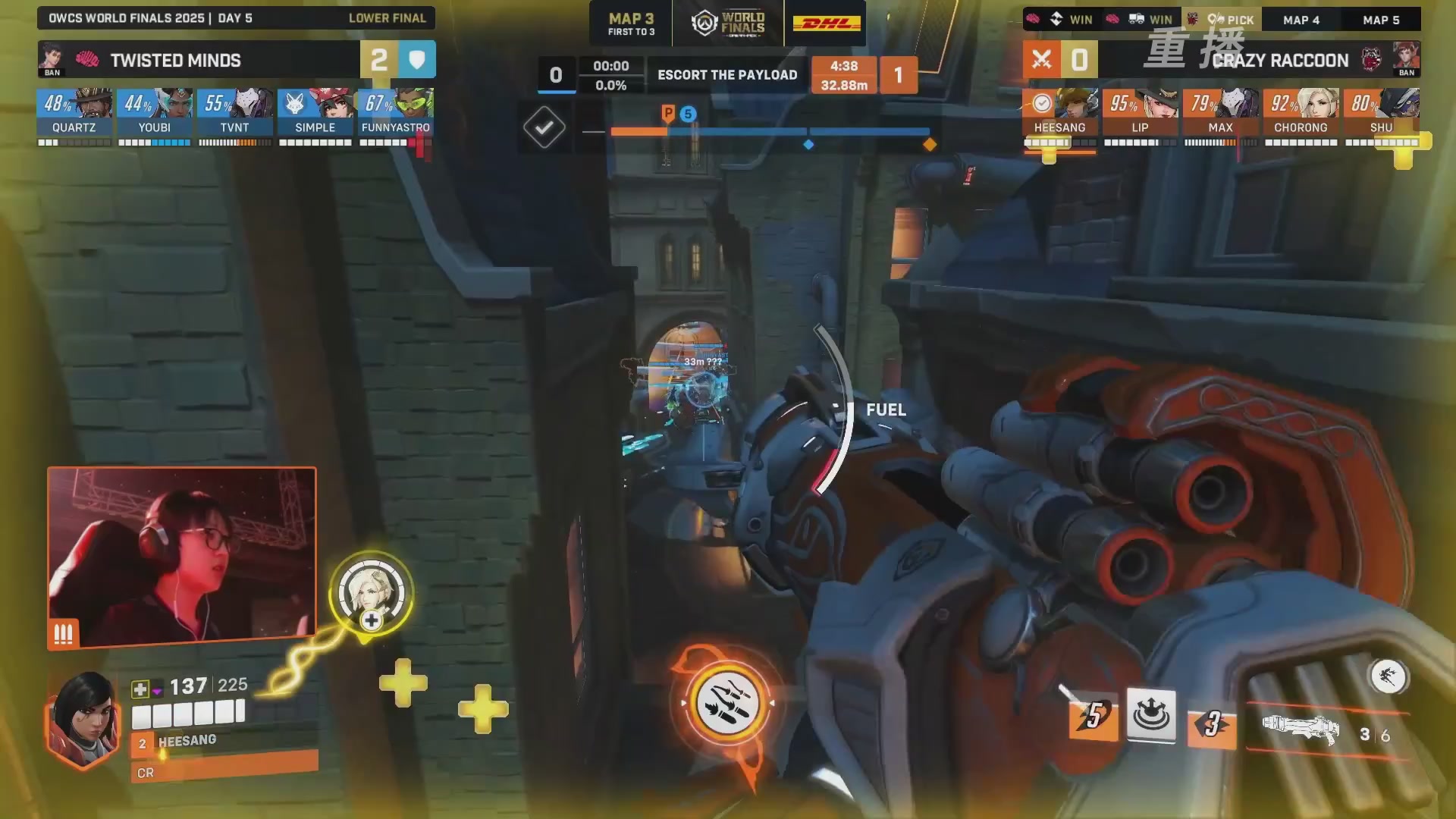Switch to the MAP 4 tab
The image size is (1456, 819).
pos(1301,20)
